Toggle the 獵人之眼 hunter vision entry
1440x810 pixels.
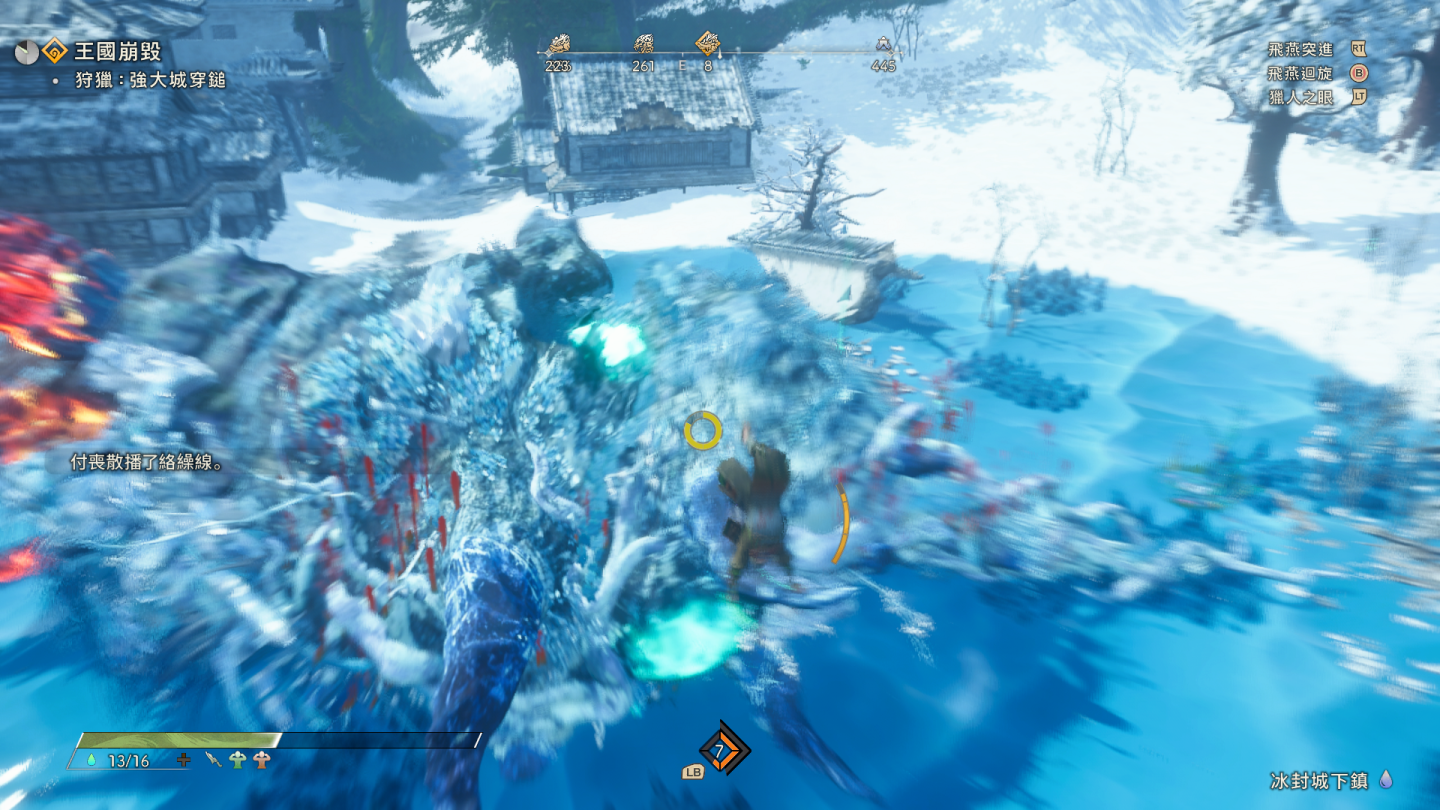click(1300, 98)
